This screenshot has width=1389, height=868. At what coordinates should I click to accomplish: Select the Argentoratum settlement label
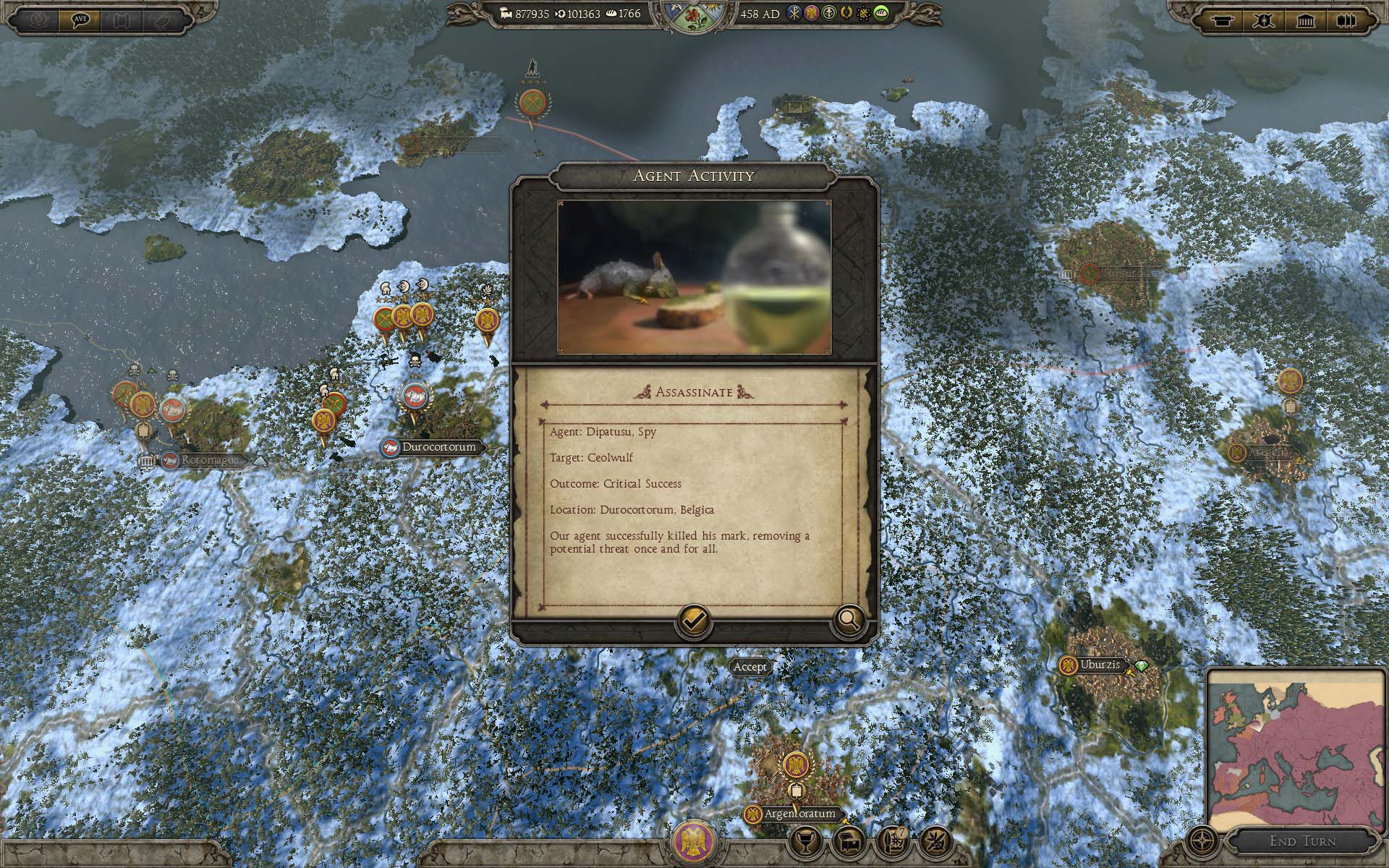click(x=799, y=814)
